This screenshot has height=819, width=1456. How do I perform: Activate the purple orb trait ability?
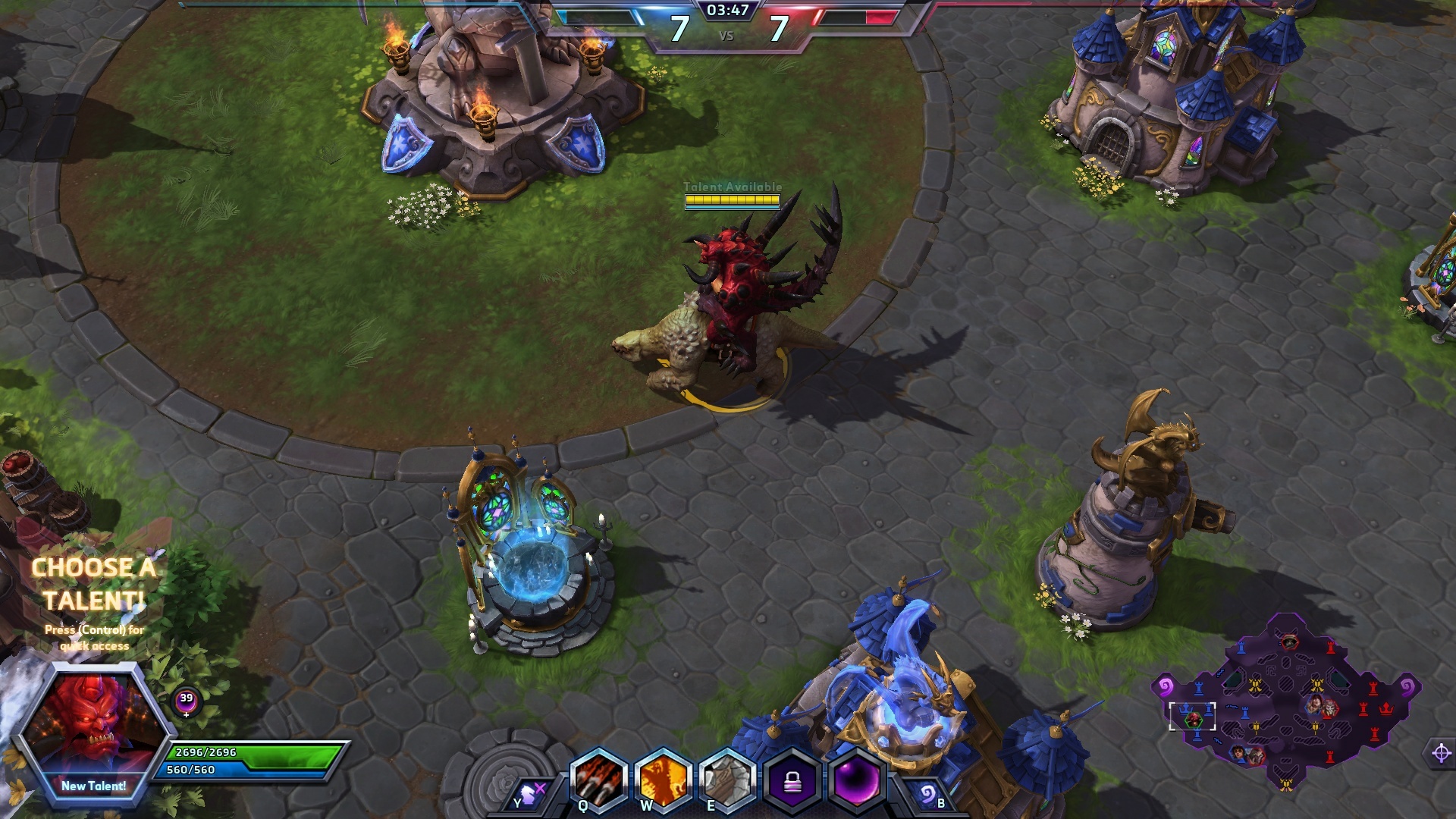857,780
